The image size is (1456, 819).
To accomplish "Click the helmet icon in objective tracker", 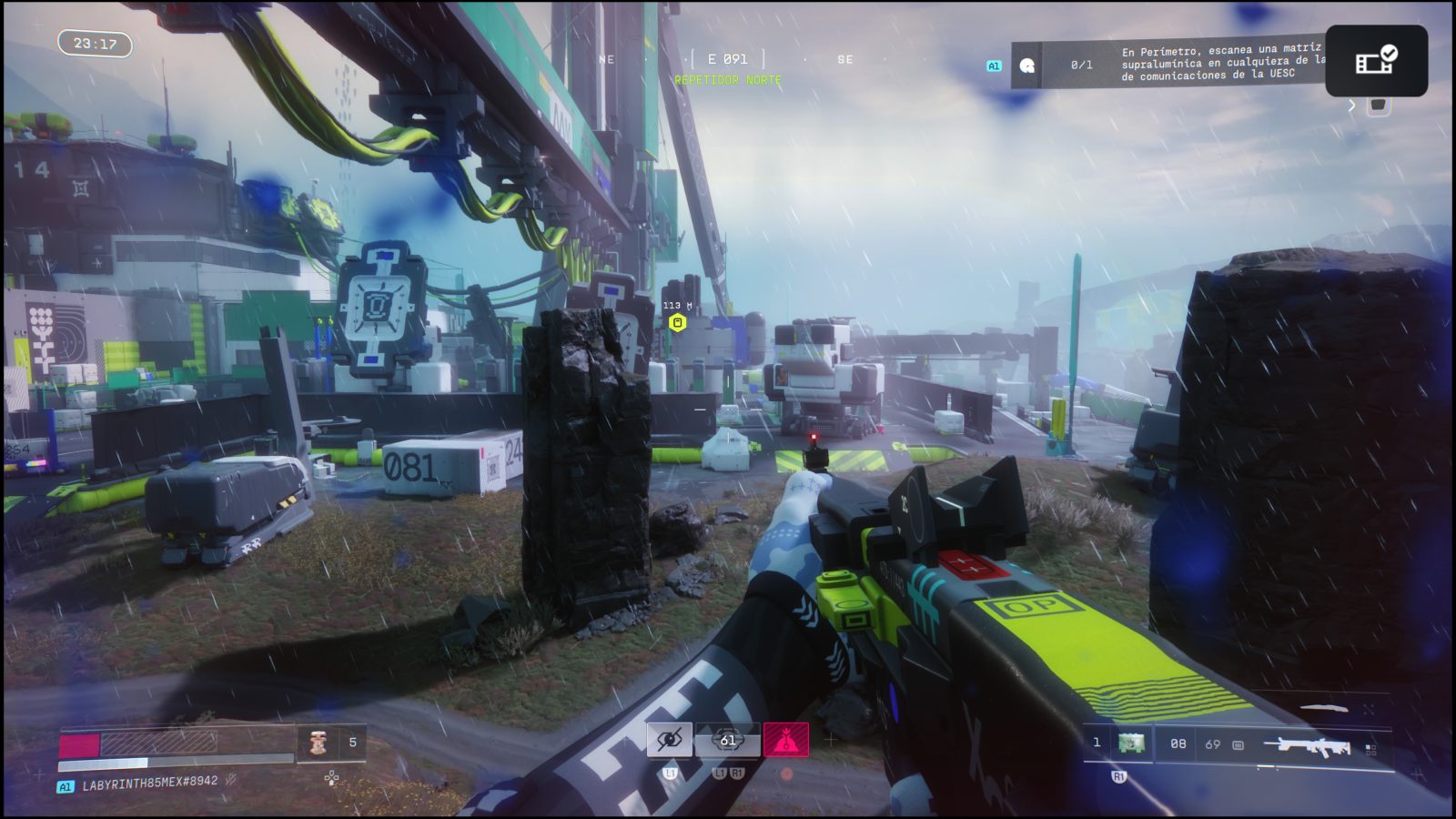I will coord(1027,66).
